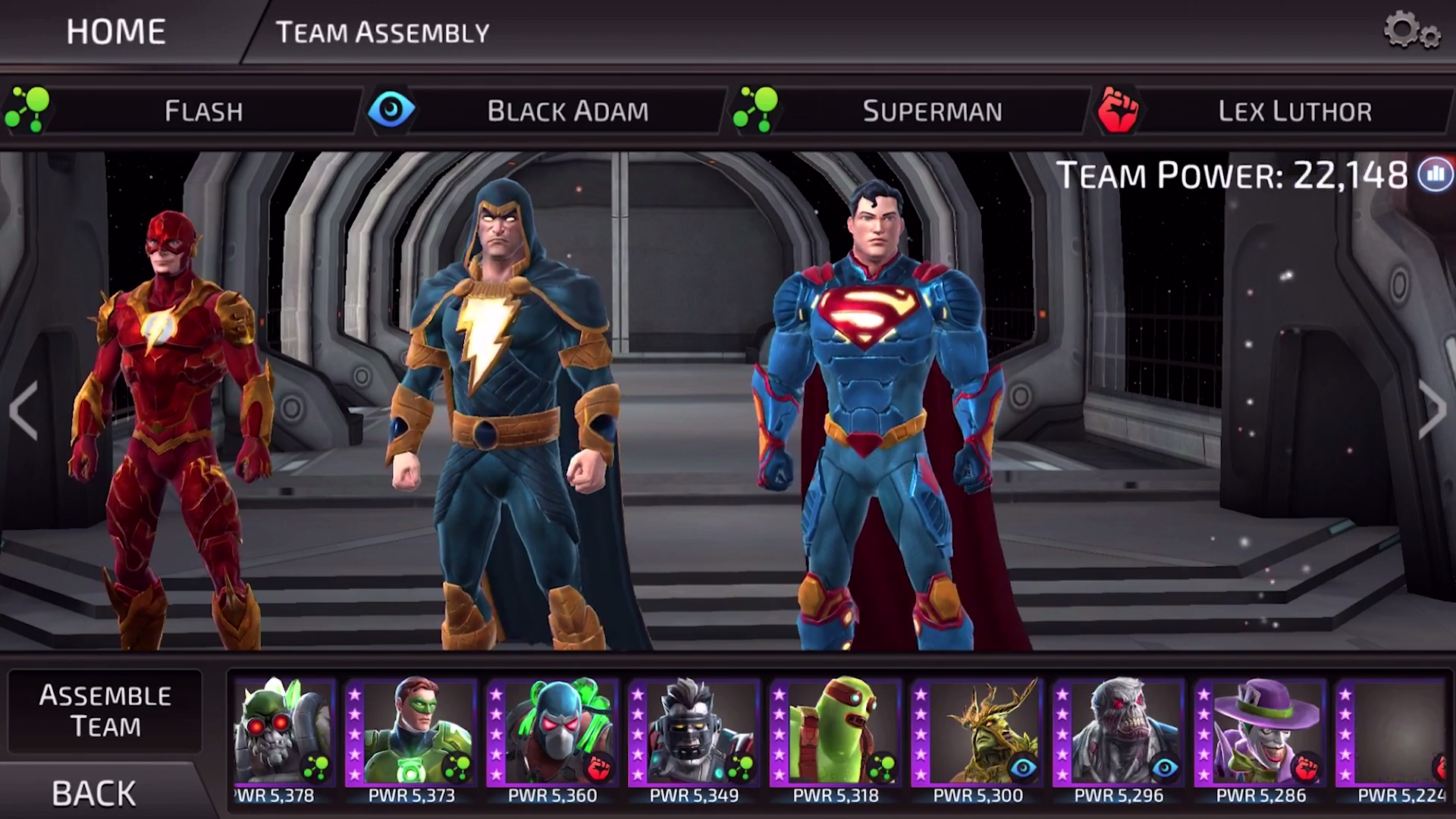Image resolution: width=1456 pixels, height=819 pixels.
Task: Select the Lex Luthor team slot
Action: point(1294,111)
